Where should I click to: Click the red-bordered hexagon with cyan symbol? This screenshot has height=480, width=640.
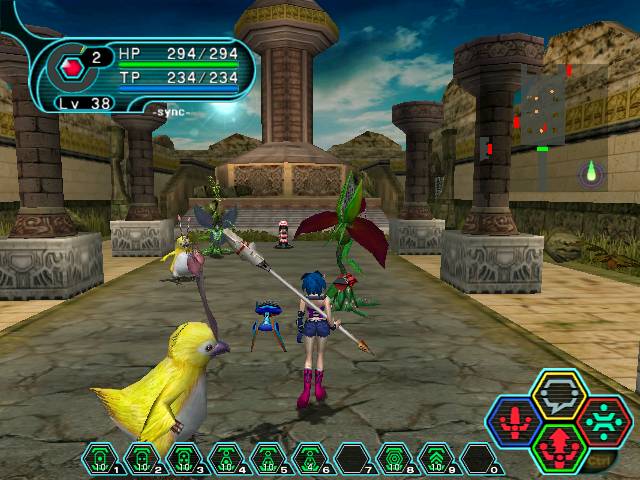[601, 422]
